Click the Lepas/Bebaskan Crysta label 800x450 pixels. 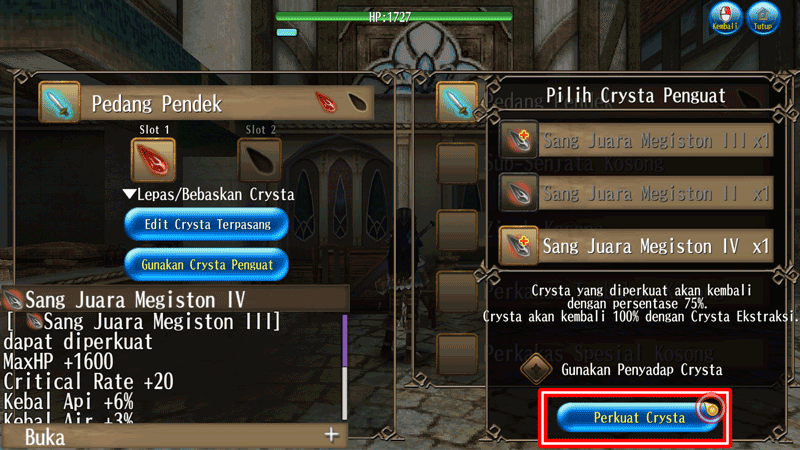coord(208,194)
